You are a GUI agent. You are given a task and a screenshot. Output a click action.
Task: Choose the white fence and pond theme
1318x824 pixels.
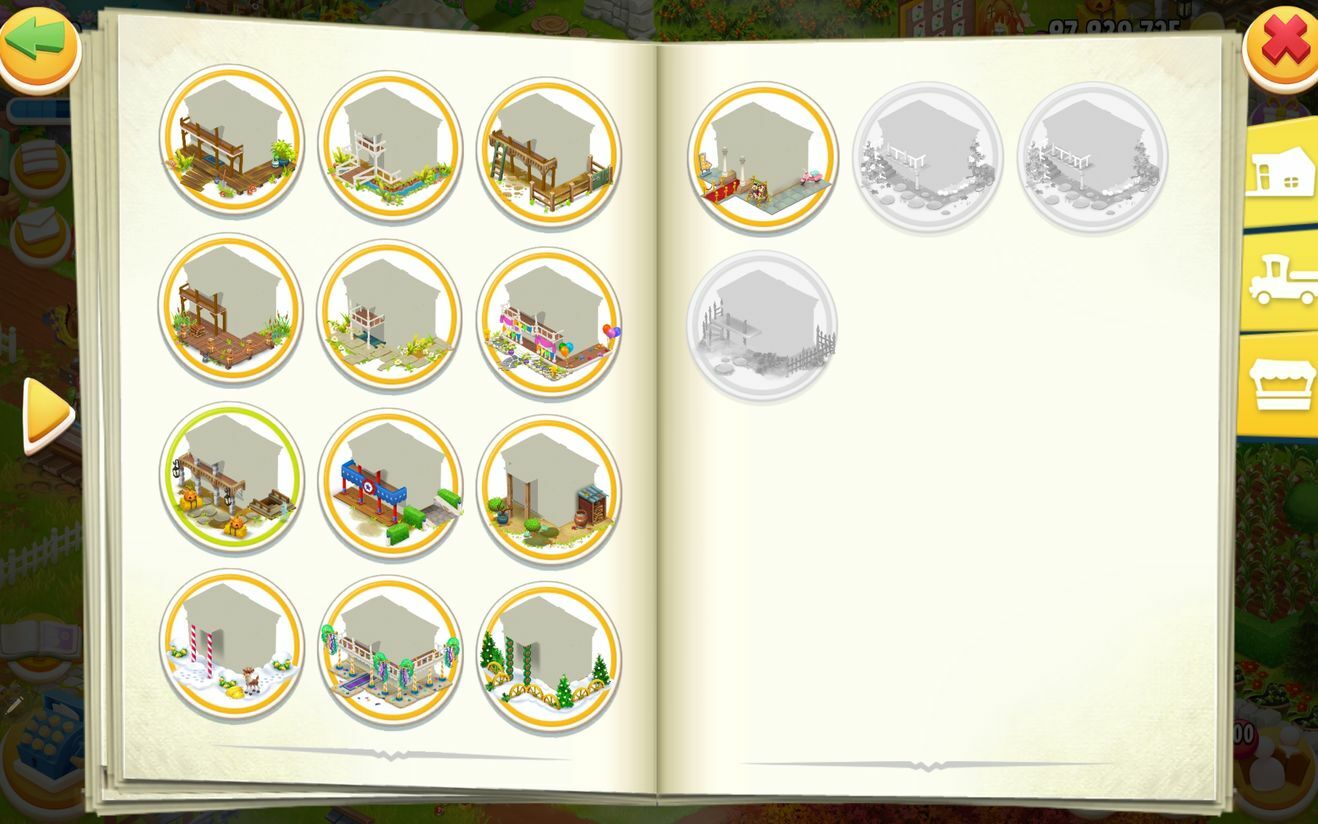click(x=390, y=145)
